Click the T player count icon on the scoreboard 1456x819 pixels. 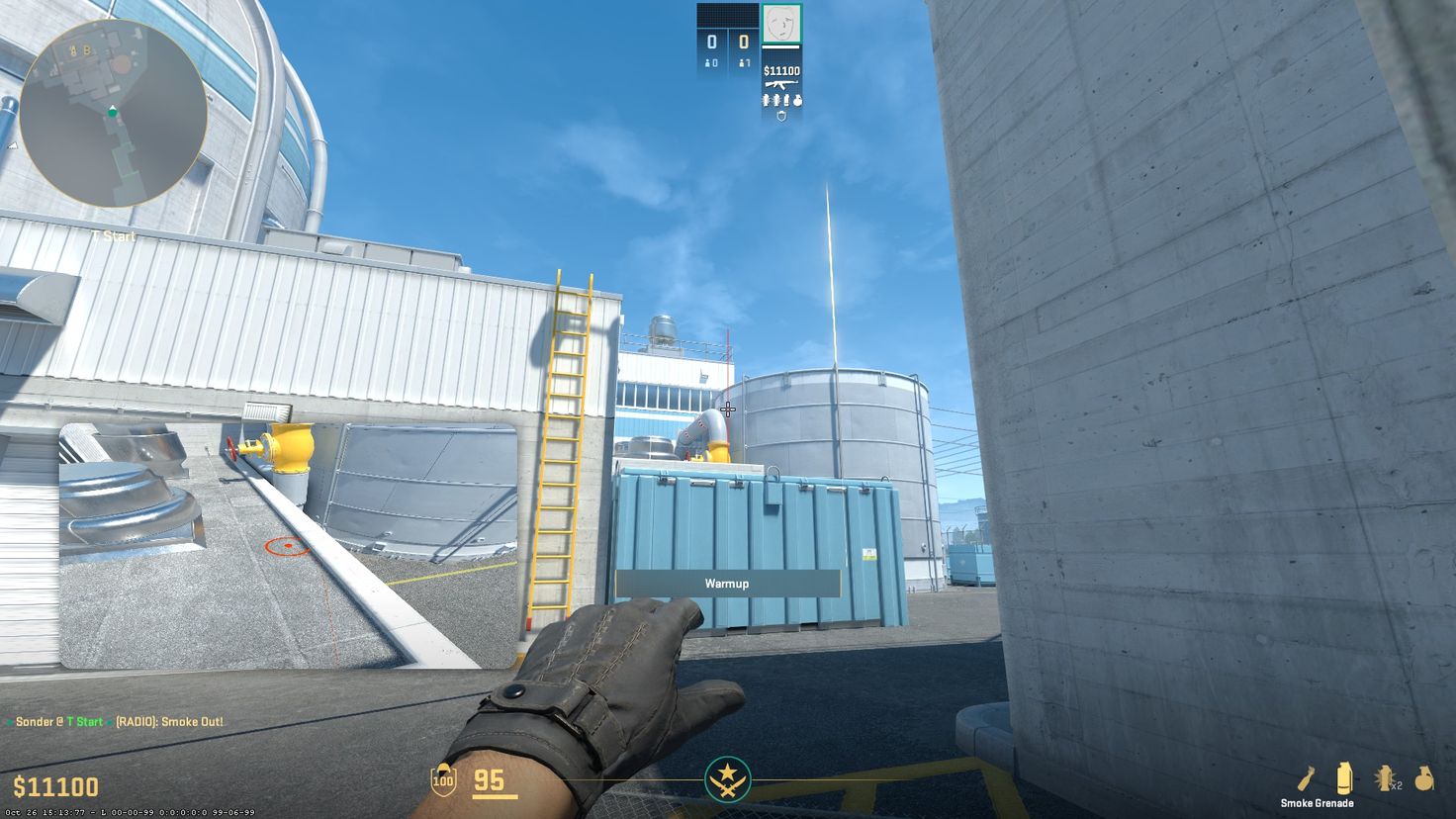point(743,62)
